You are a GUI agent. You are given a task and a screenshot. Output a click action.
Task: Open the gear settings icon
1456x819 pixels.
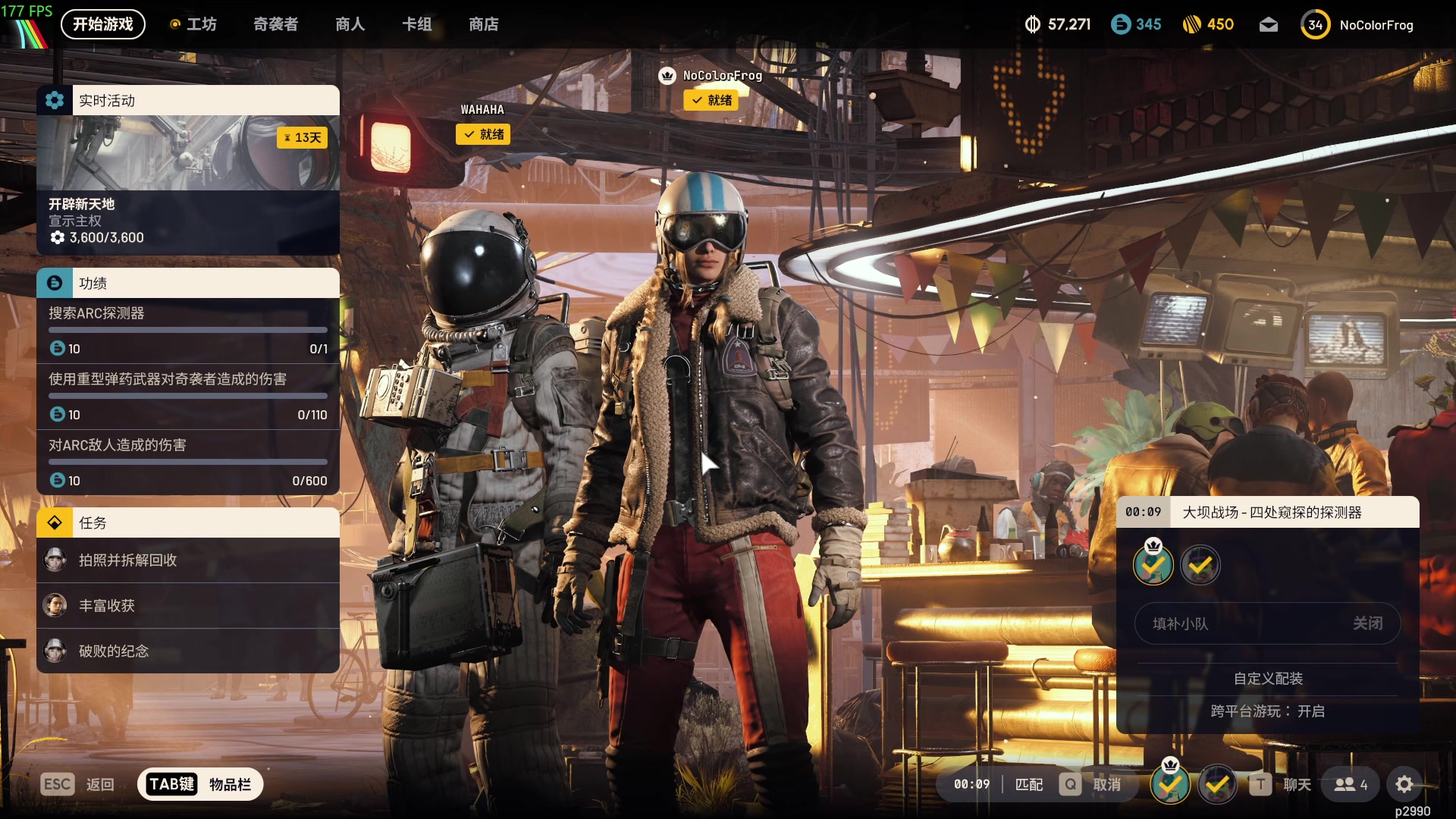click(x=1404, y=784)
